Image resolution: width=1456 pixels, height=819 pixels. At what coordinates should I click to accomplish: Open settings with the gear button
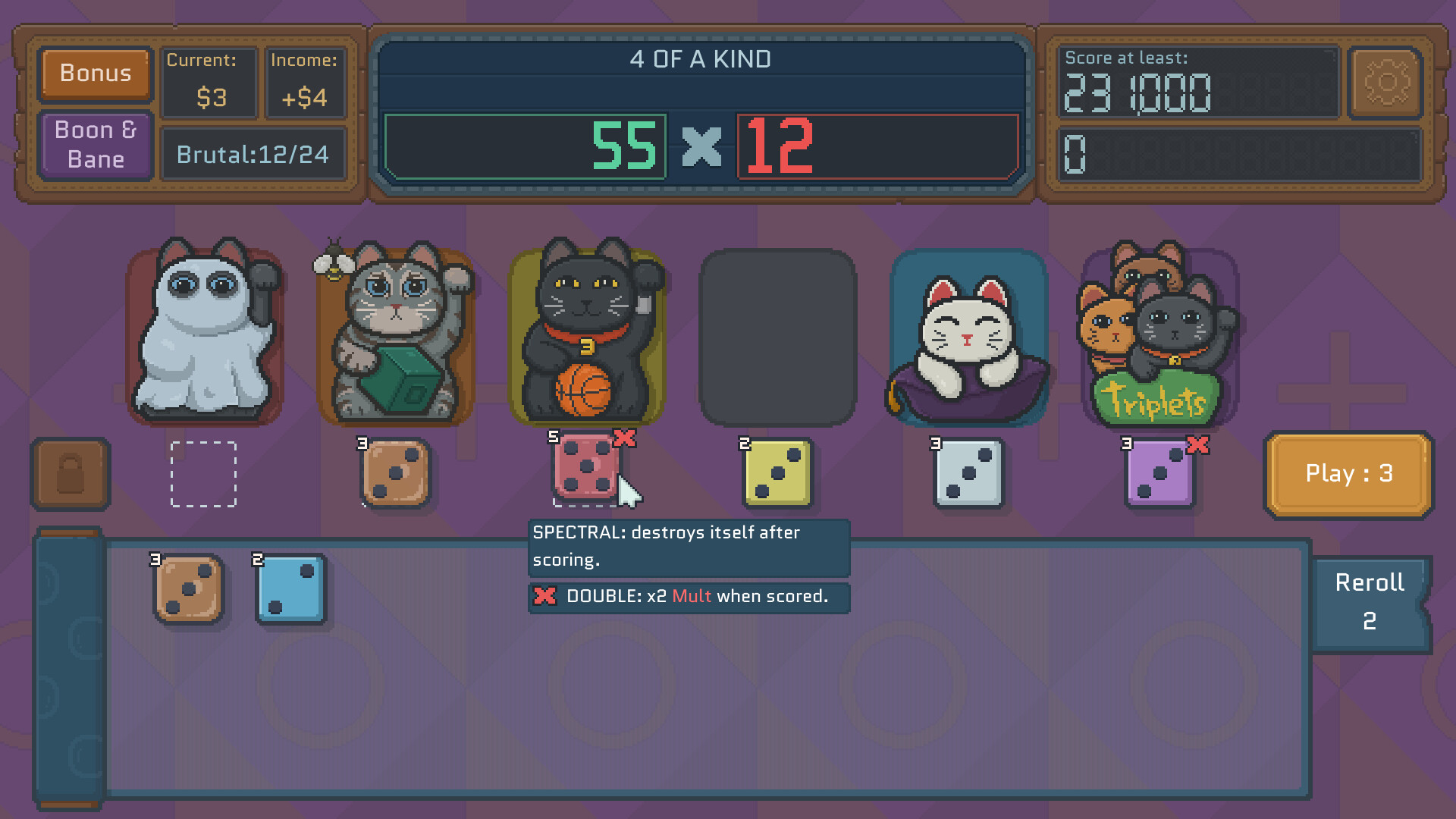(x=1385, y=83)
